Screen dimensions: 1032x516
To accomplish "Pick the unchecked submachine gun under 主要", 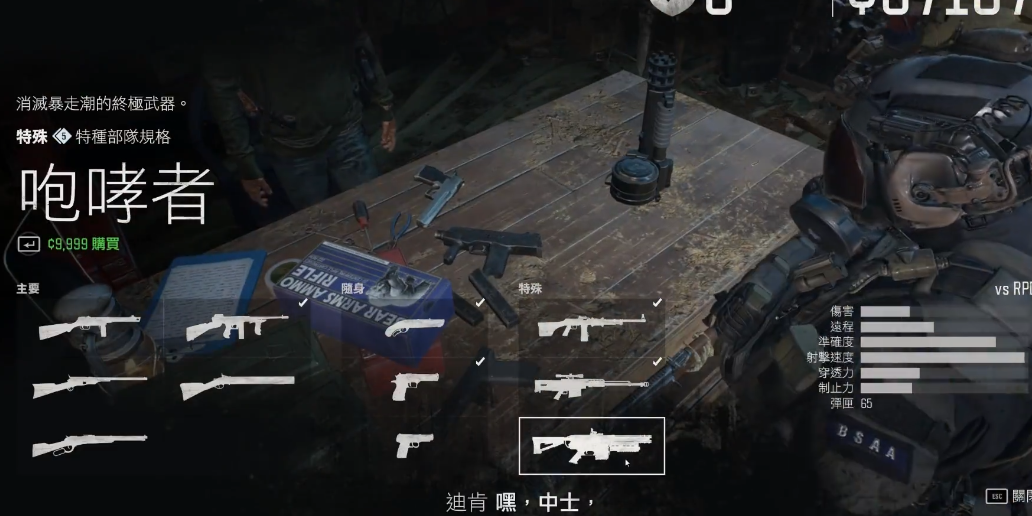I will [89, 326].
